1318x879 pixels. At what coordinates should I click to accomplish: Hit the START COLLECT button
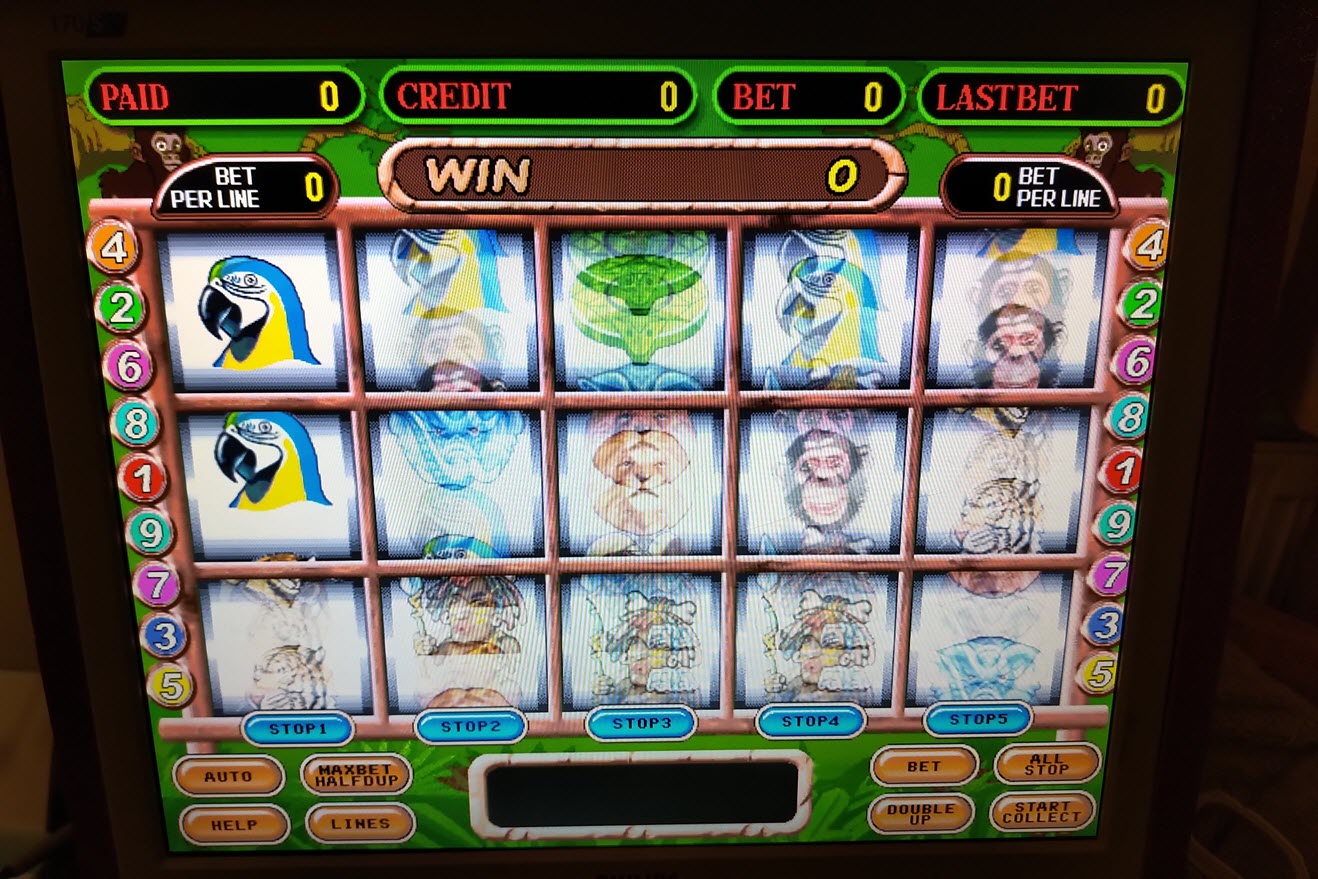[1042, 811]
